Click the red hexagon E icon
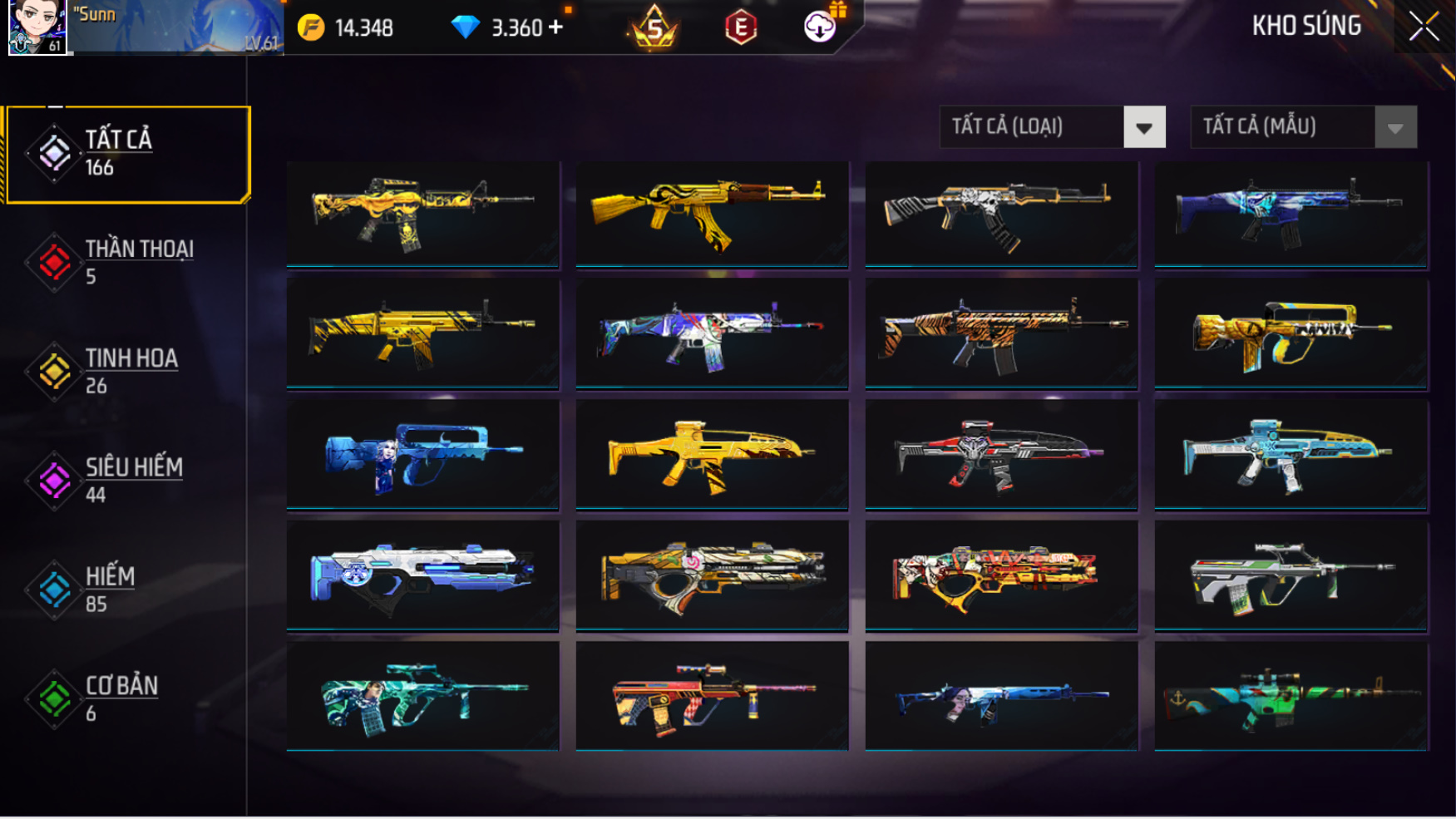The width and height of the screenshot is (1456, 819). coord(740,28)
